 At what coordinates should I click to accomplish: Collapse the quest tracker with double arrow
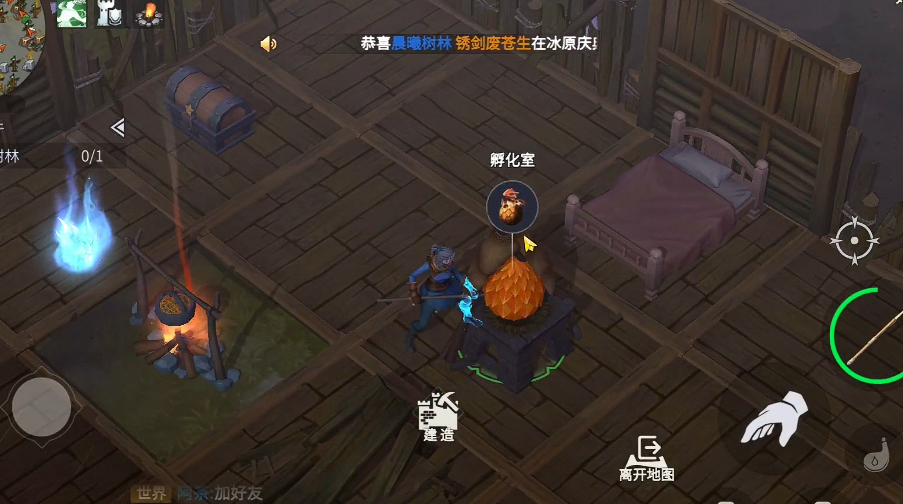click(x=117, y=127)
